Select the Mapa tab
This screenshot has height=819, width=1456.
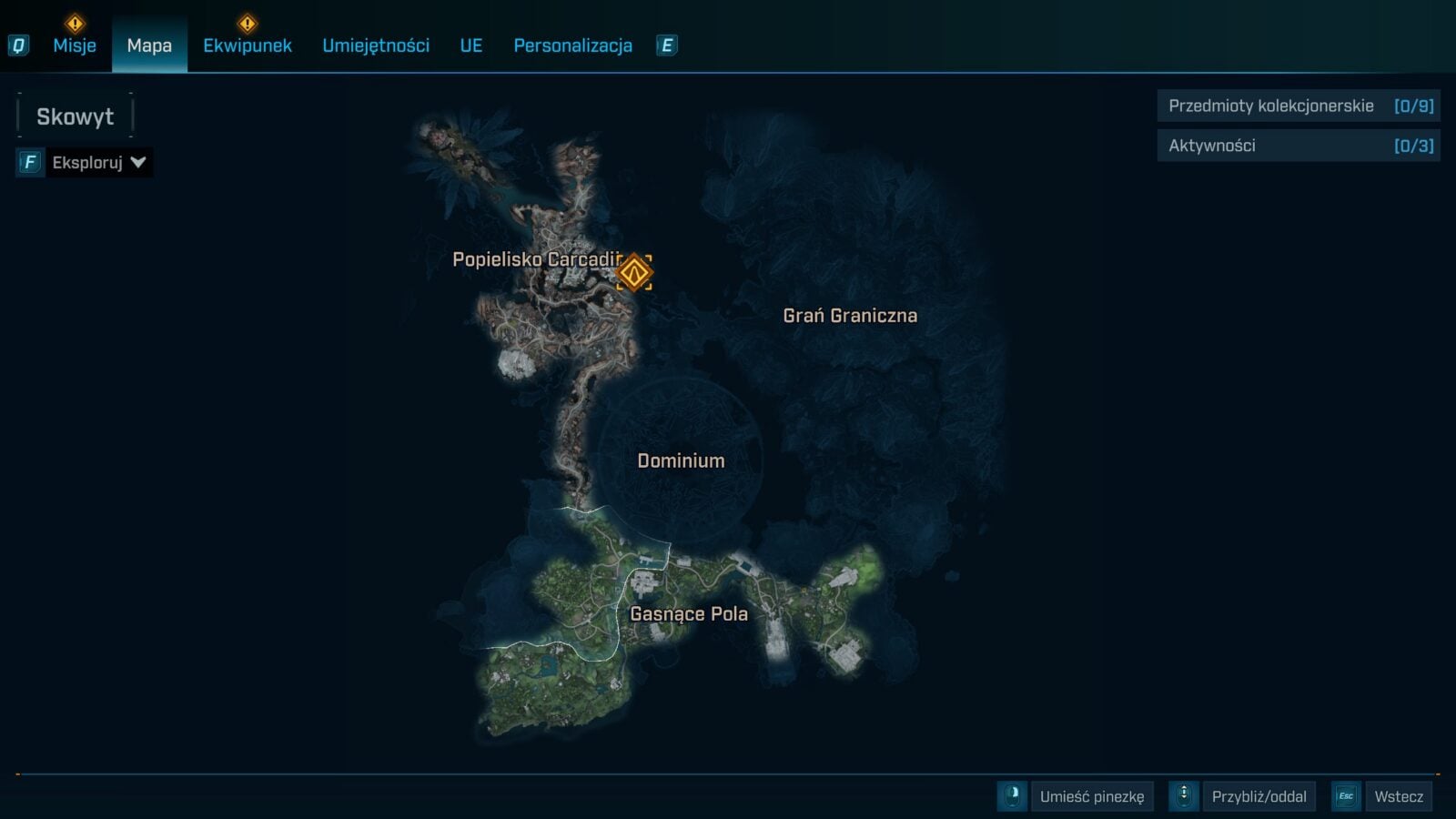tap(149, 45)
